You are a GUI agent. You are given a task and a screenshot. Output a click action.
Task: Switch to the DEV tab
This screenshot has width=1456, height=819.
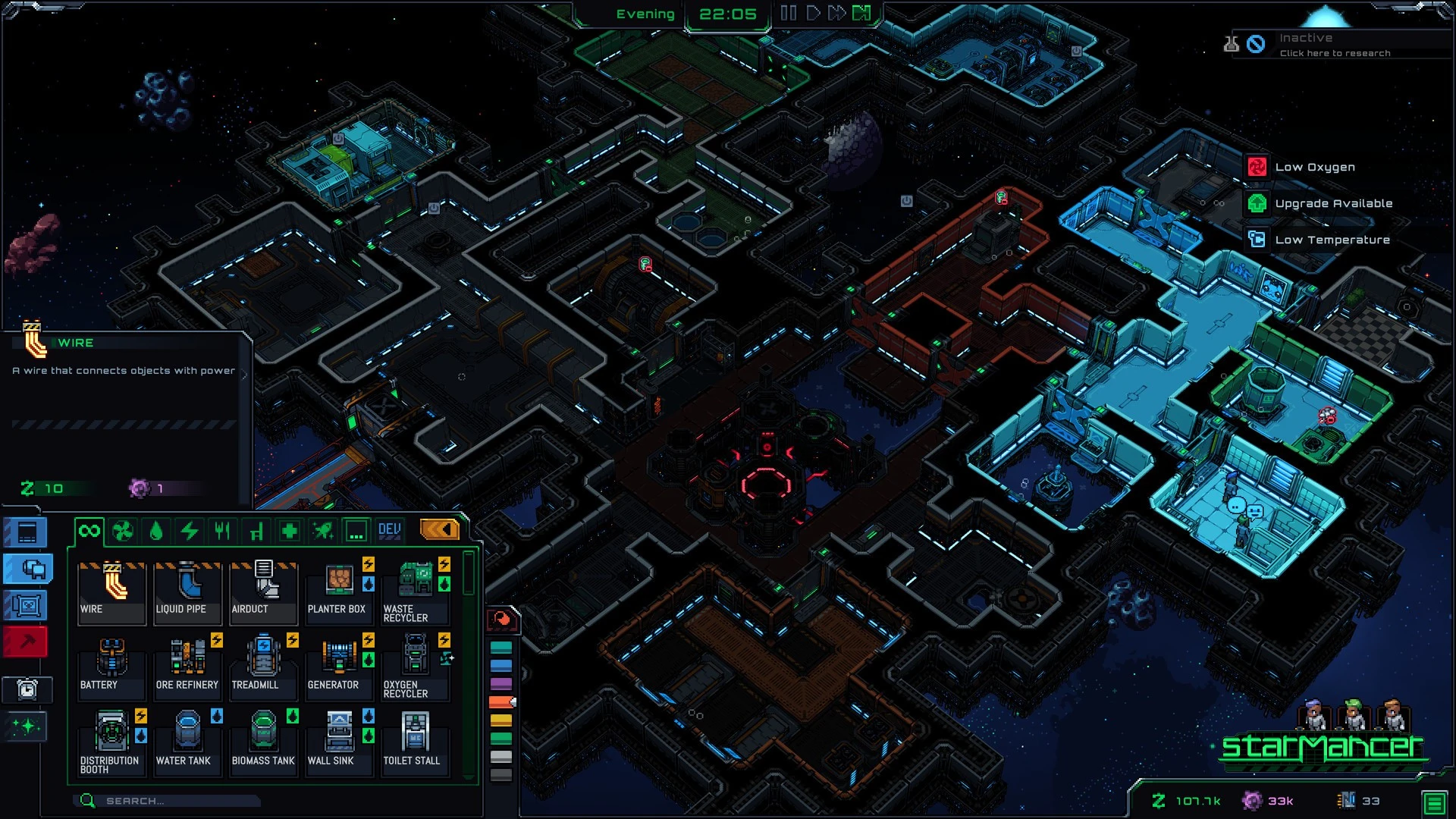[389, 531]
